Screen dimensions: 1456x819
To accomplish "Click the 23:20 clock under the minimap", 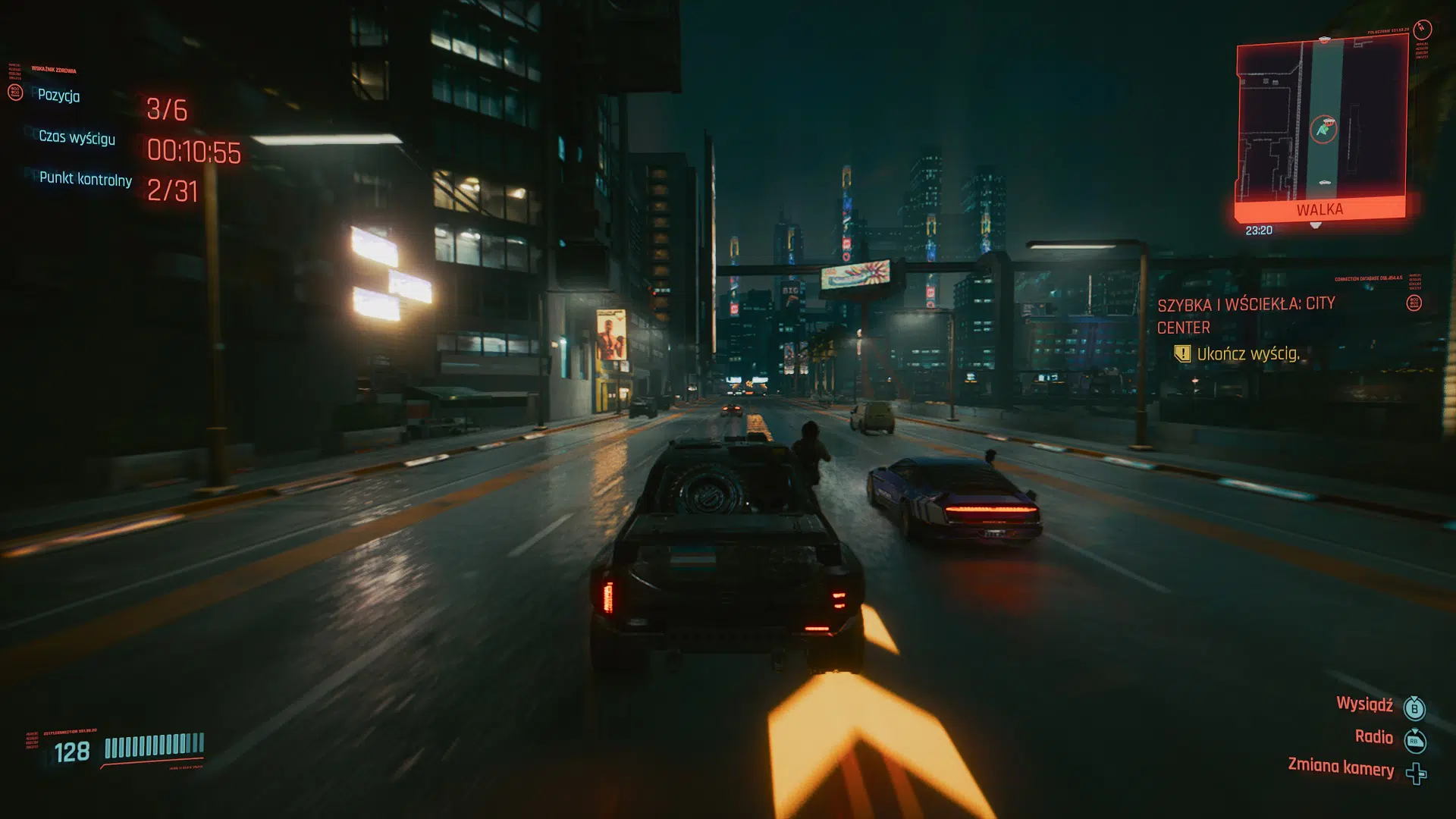I will pyautogui.click(x=1260, y=228).
